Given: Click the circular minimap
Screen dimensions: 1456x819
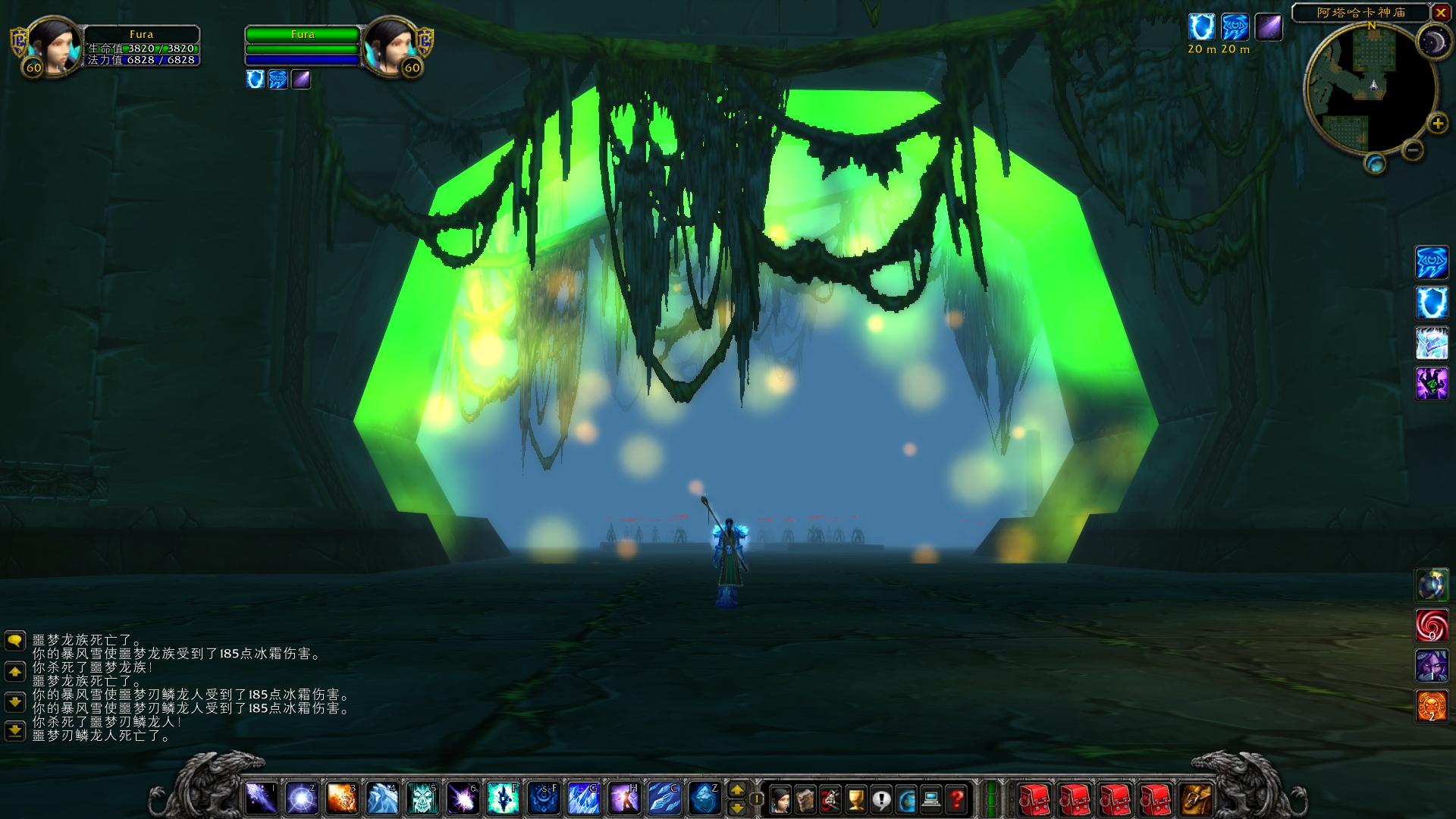Looking at the screenshot, I should (1370, 89).
